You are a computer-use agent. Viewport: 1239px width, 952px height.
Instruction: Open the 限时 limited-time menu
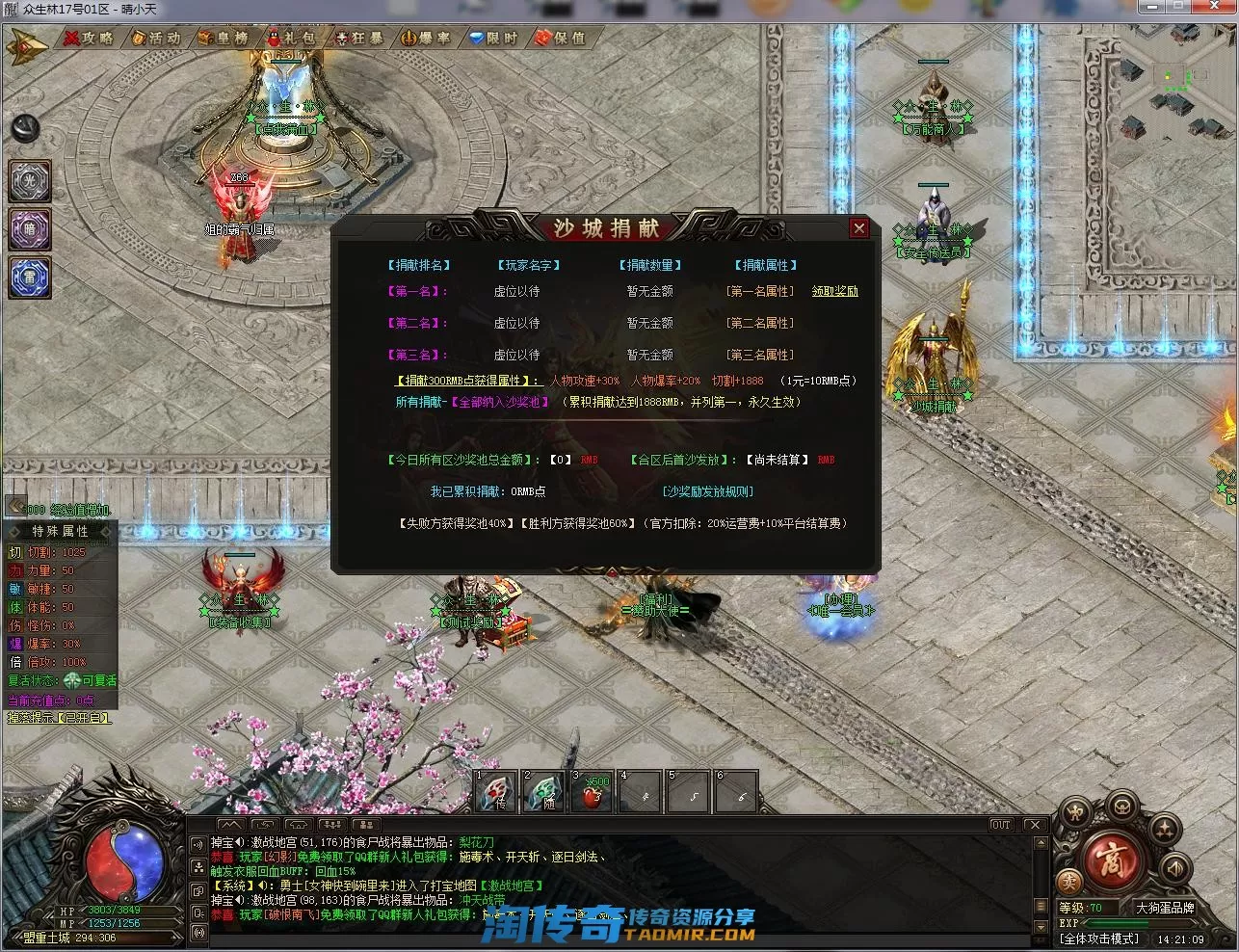tap(493, 38)
